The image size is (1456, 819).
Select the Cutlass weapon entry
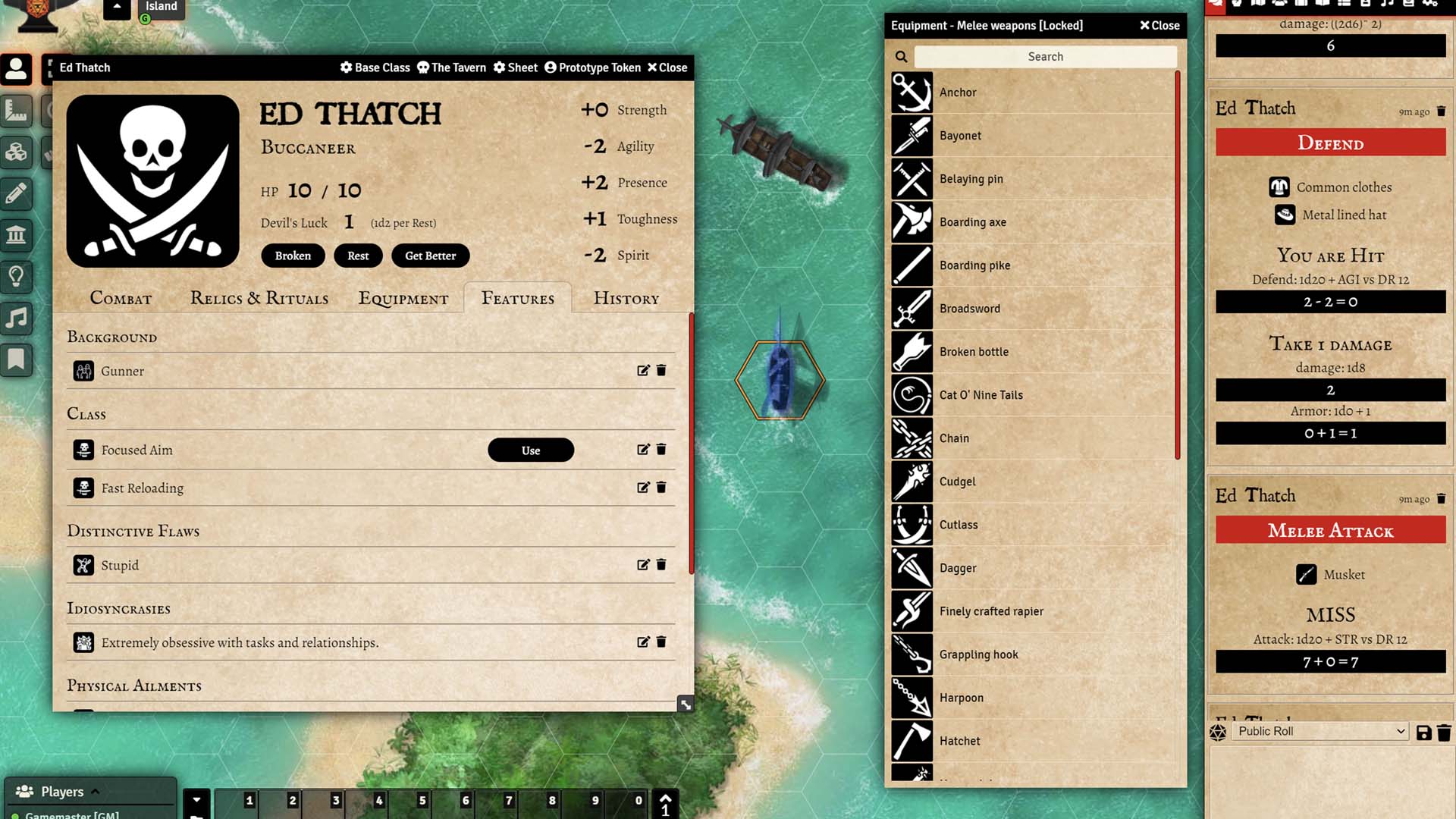(x=959, y=525)
